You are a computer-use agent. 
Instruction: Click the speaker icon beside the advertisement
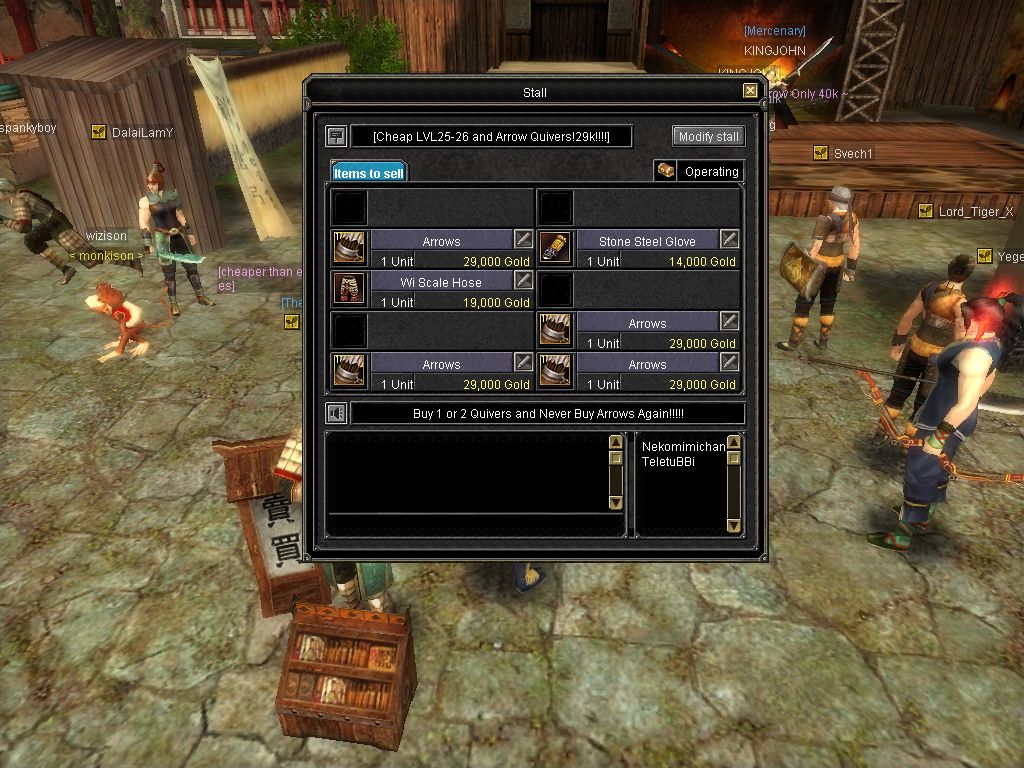point(336,413)
